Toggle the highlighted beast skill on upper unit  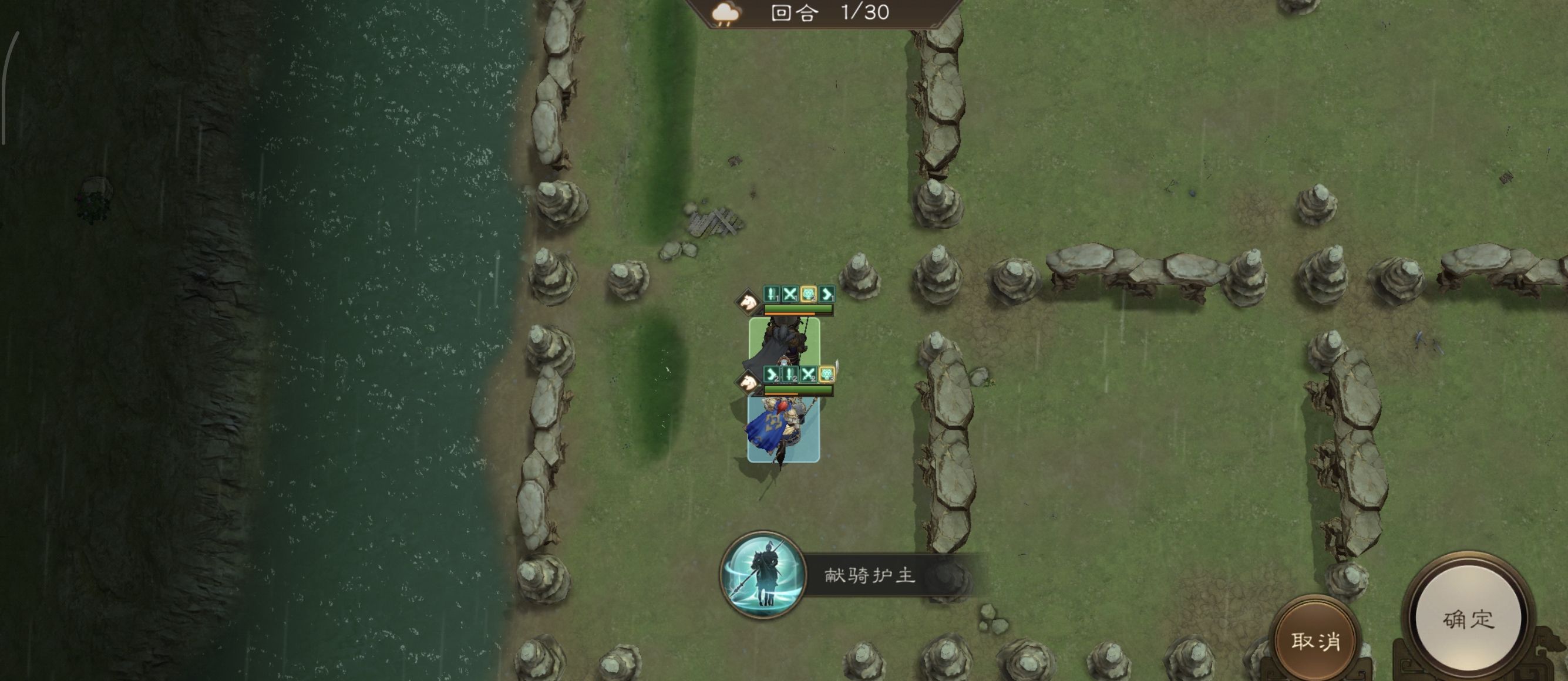pos(808,295)
